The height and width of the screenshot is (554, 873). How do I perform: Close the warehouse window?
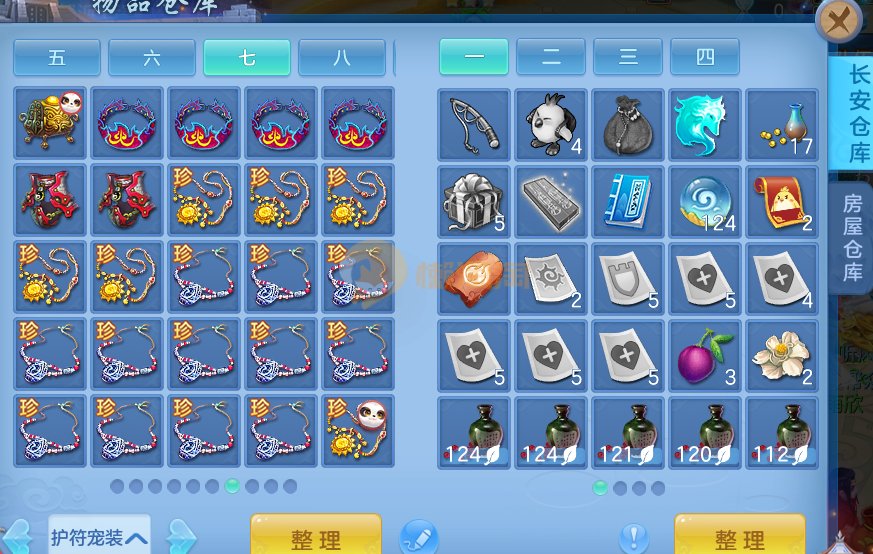click(839, 19)
